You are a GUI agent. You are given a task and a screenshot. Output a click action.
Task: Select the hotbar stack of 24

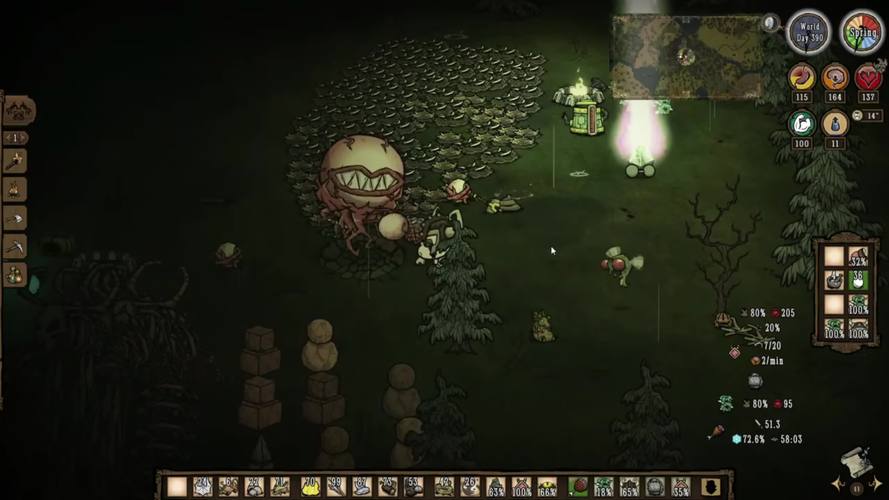point(203,486)
